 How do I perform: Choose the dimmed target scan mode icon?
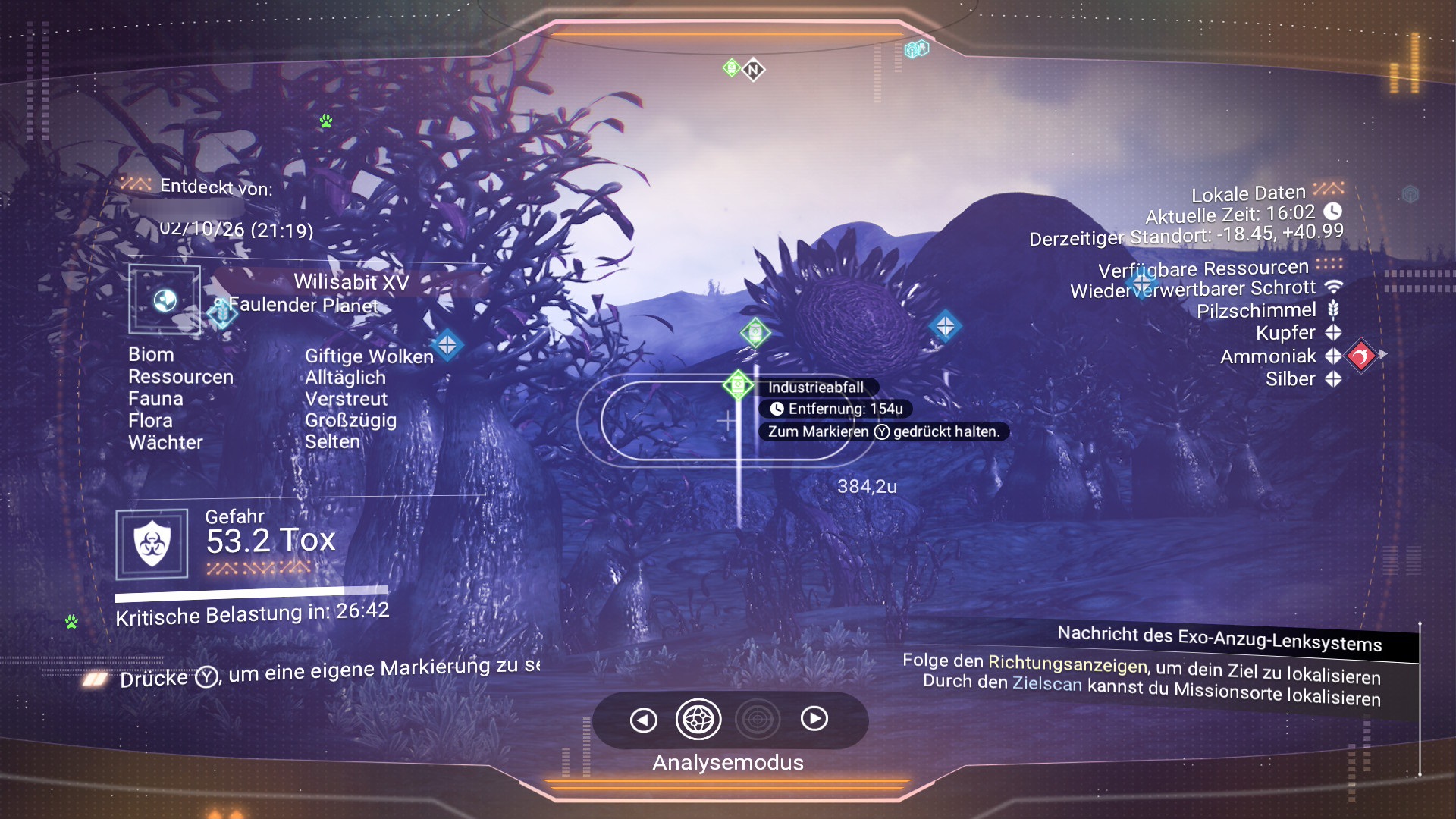point(757,719)
